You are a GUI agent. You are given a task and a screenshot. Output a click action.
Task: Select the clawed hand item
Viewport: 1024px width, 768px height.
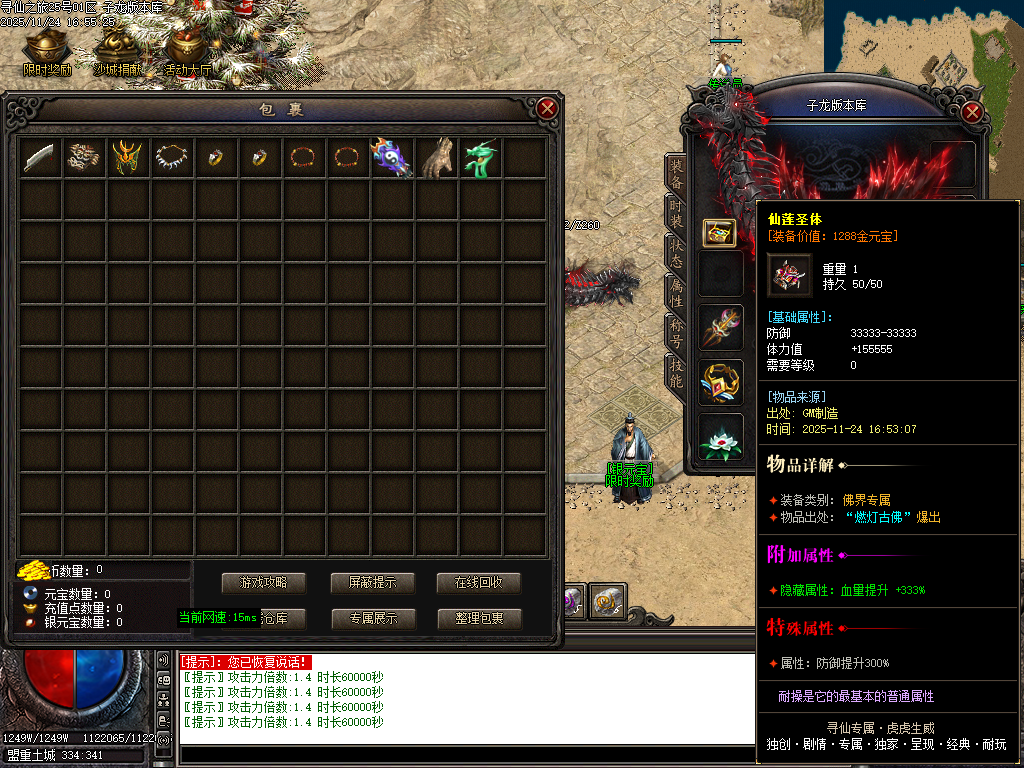click(x=437, y=157)
